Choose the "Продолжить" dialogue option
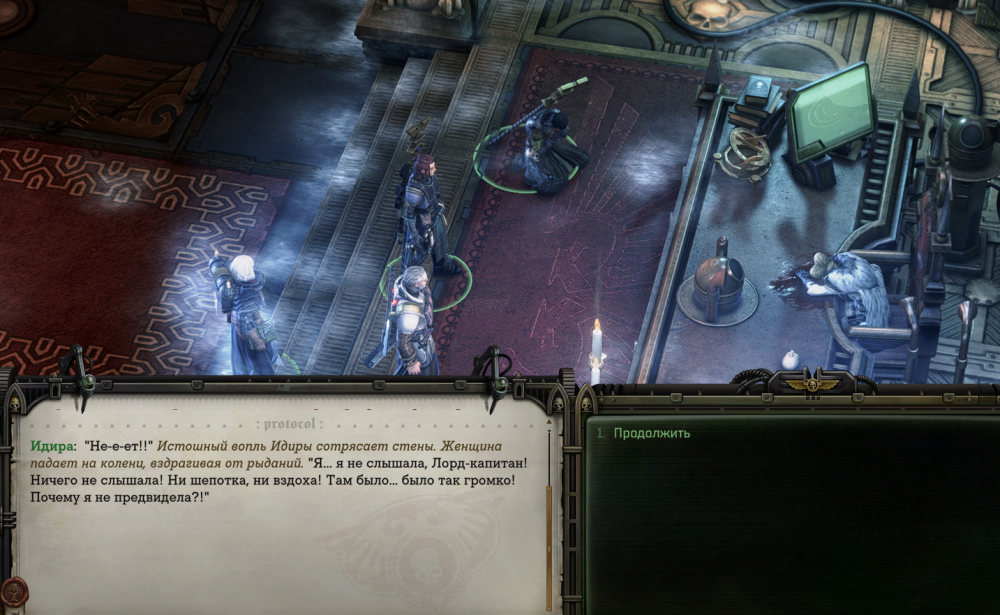The width and height of the screenshot is (1000, 615). tap(651, 433)
